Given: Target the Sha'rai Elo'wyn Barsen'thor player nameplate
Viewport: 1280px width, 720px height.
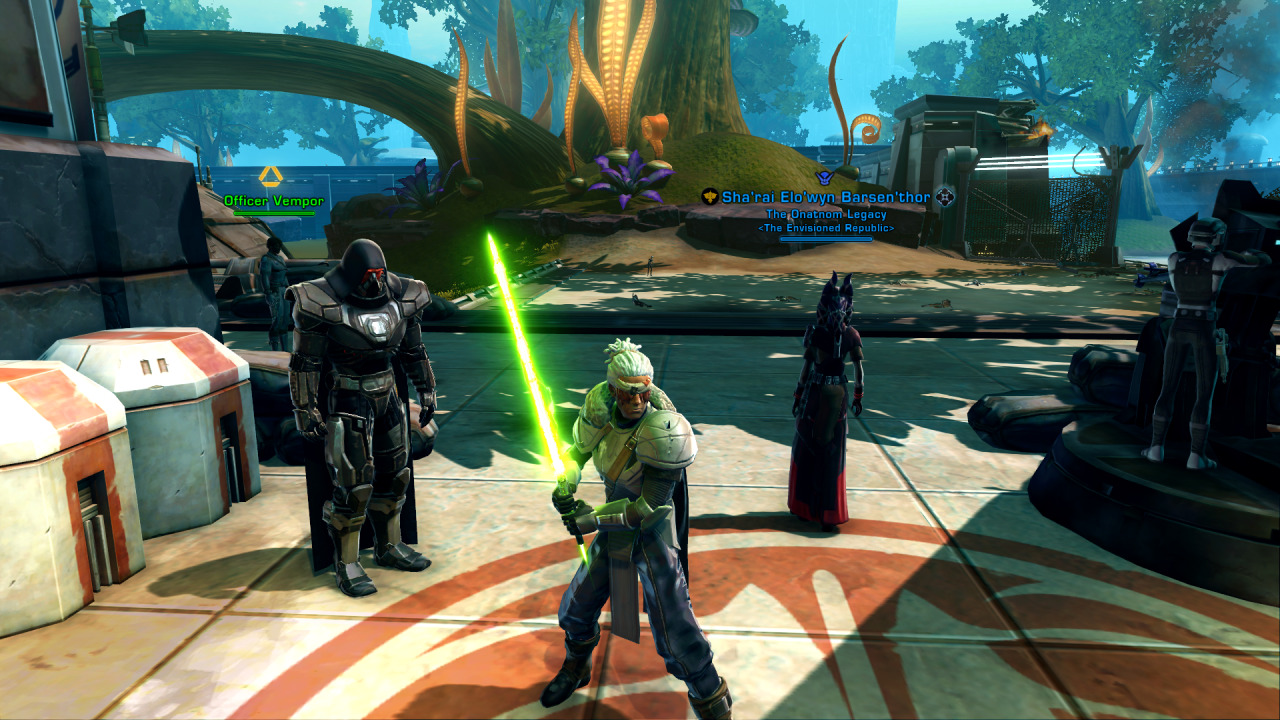Looking at the screenshot, I should [825, 197].
